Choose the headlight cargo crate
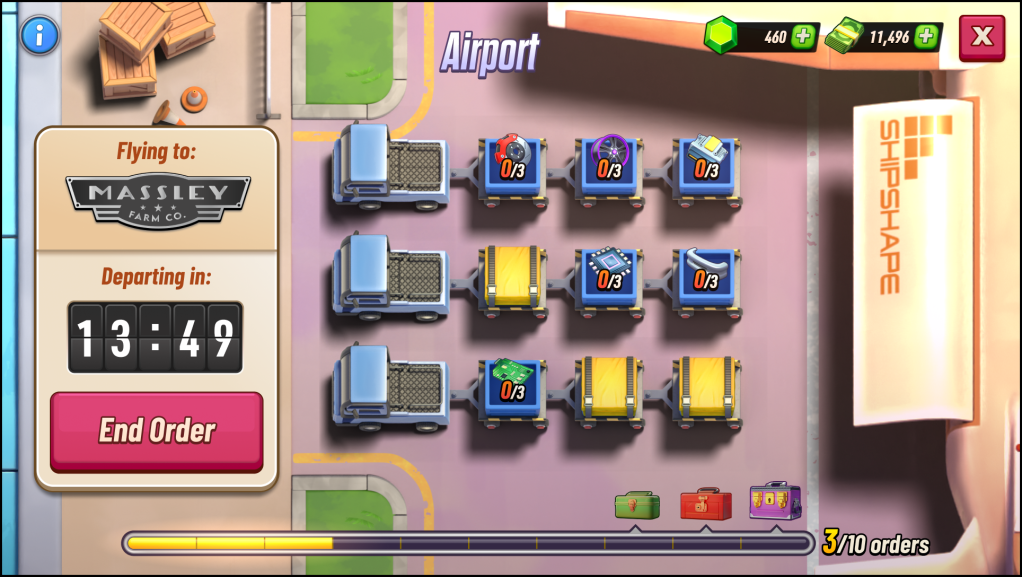The image size is (1022, 577). (707, 165)
